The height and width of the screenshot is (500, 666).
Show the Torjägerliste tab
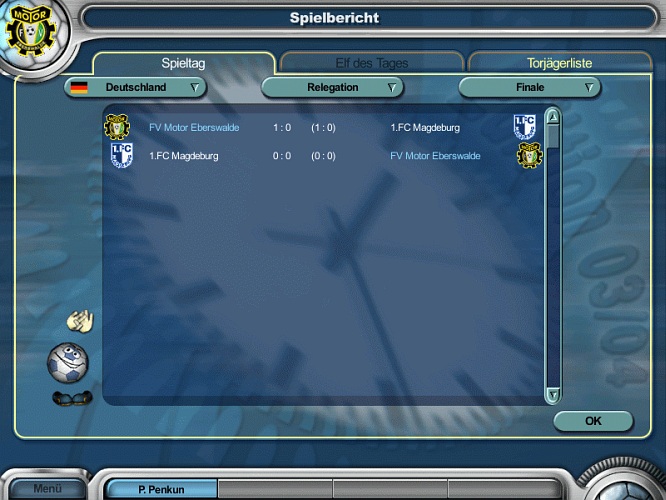click(x=559, y=63)
